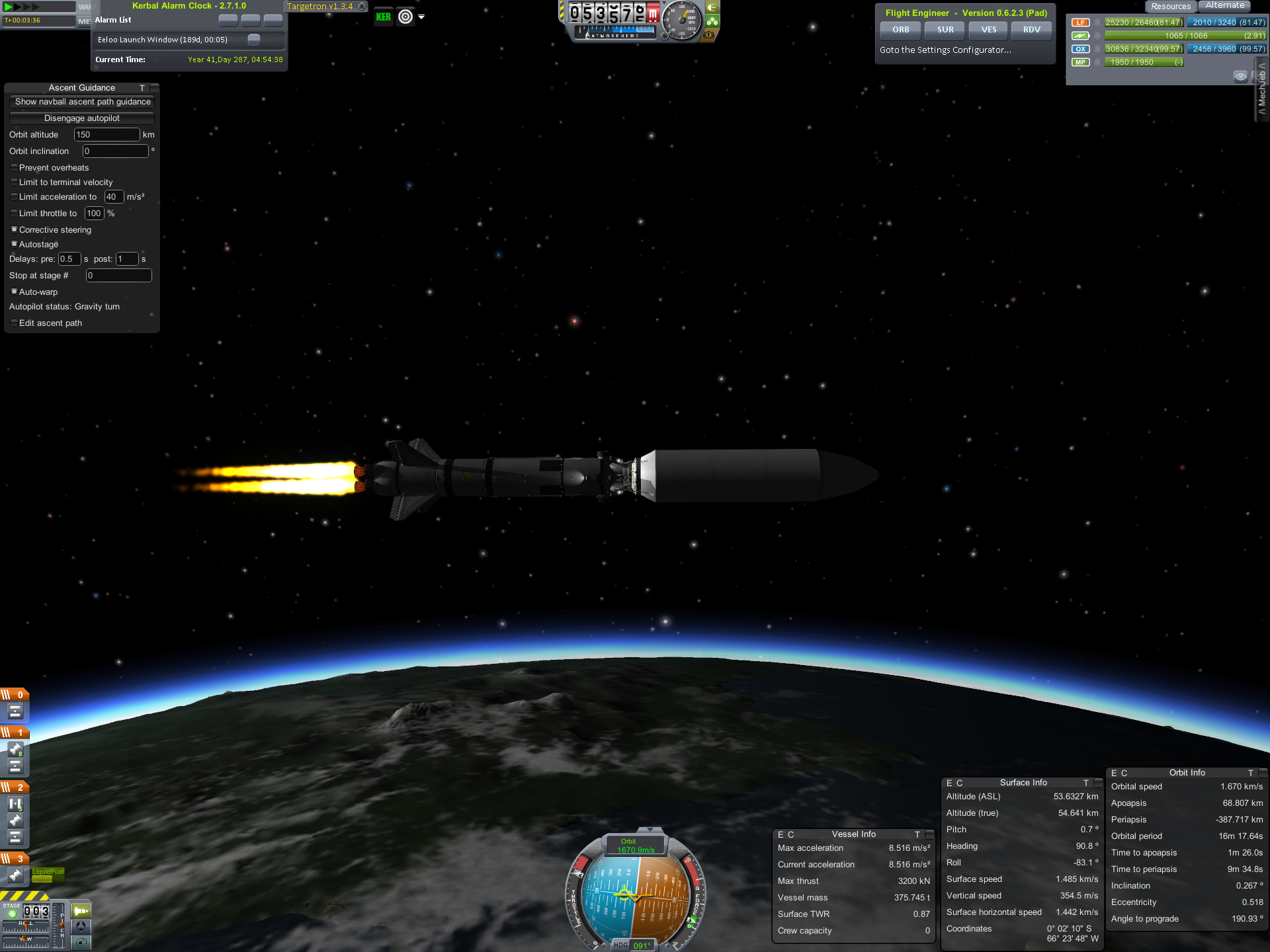Toggle the Autostage option

click(x=14, y=245)
